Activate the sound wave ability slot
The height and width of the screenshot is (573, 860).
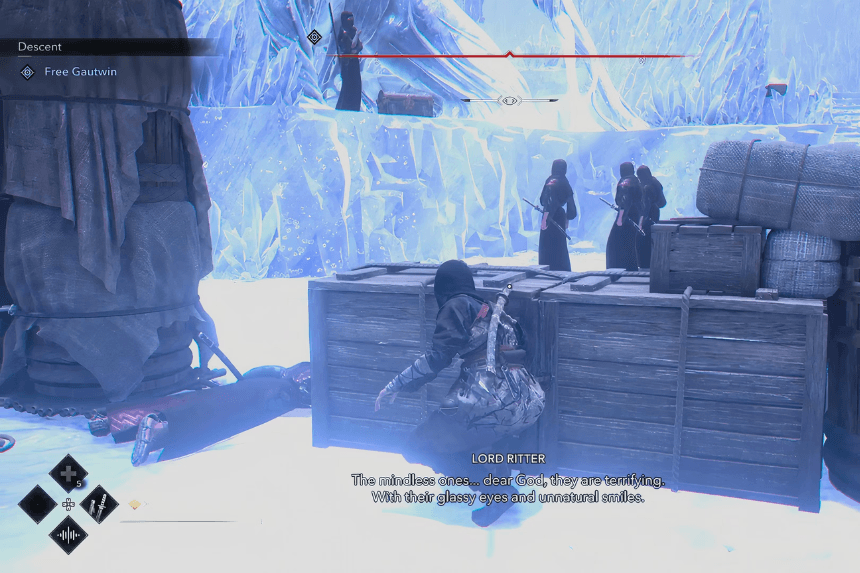click(x=68, y=535)
